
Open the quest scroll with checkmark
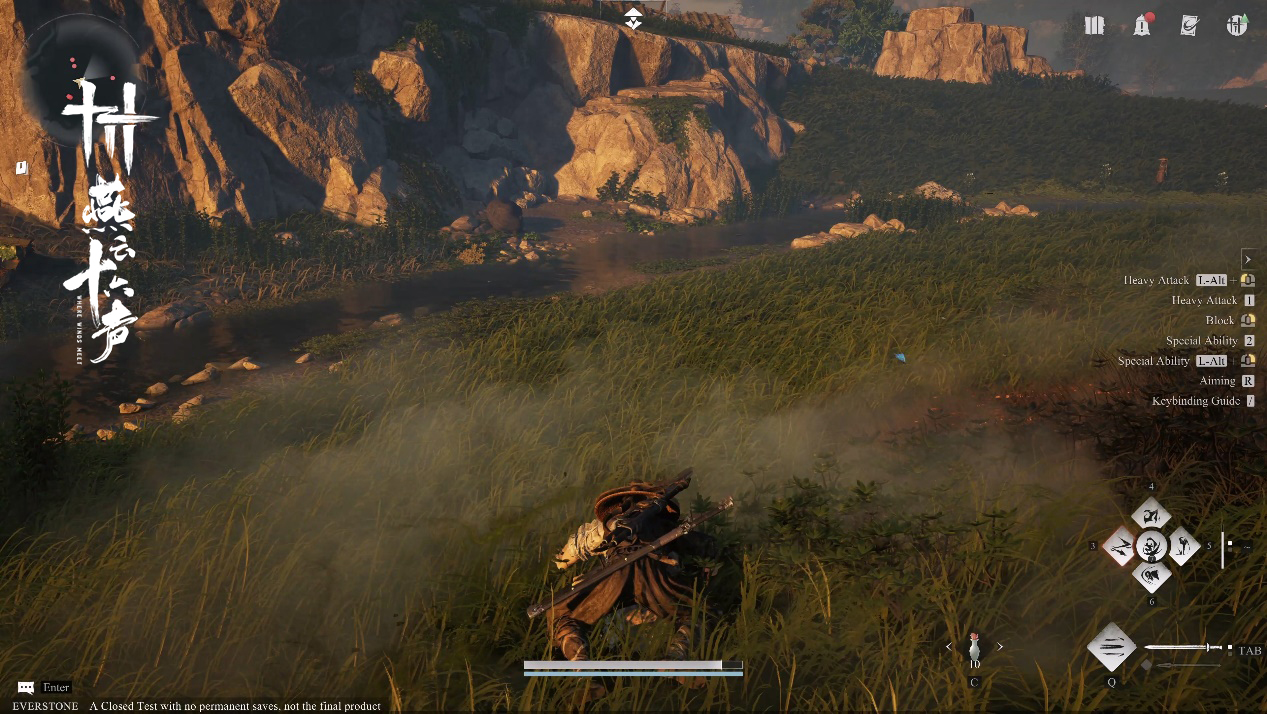1189,26
